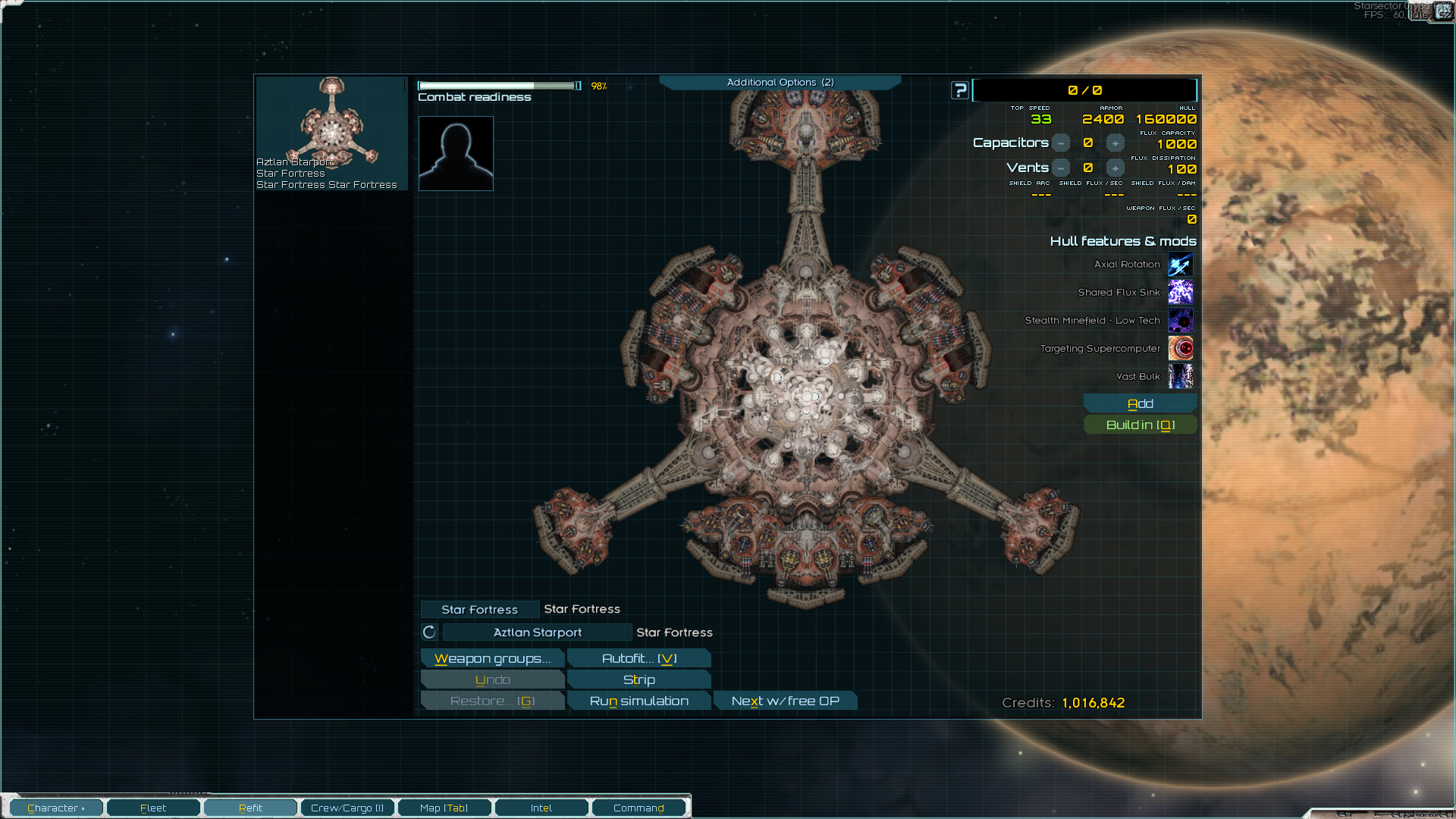Open Additional Options at the top
Viewport: 1456px width, 819px height.
coord(780,82)
